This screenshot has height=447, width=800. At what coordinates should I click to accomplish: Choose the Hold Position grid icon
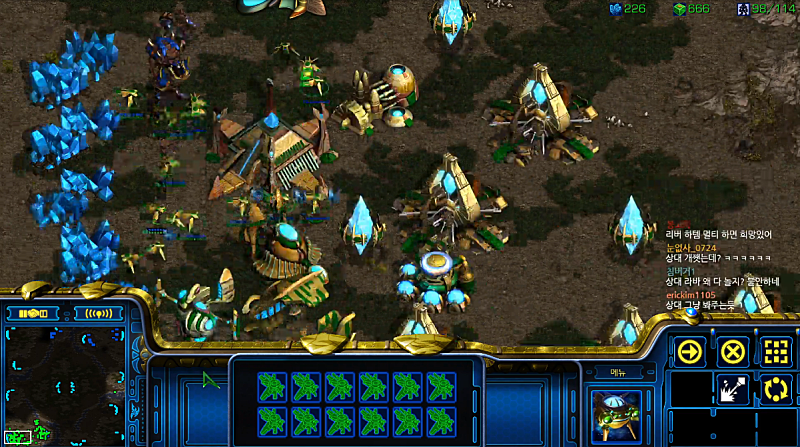(776, 351)
